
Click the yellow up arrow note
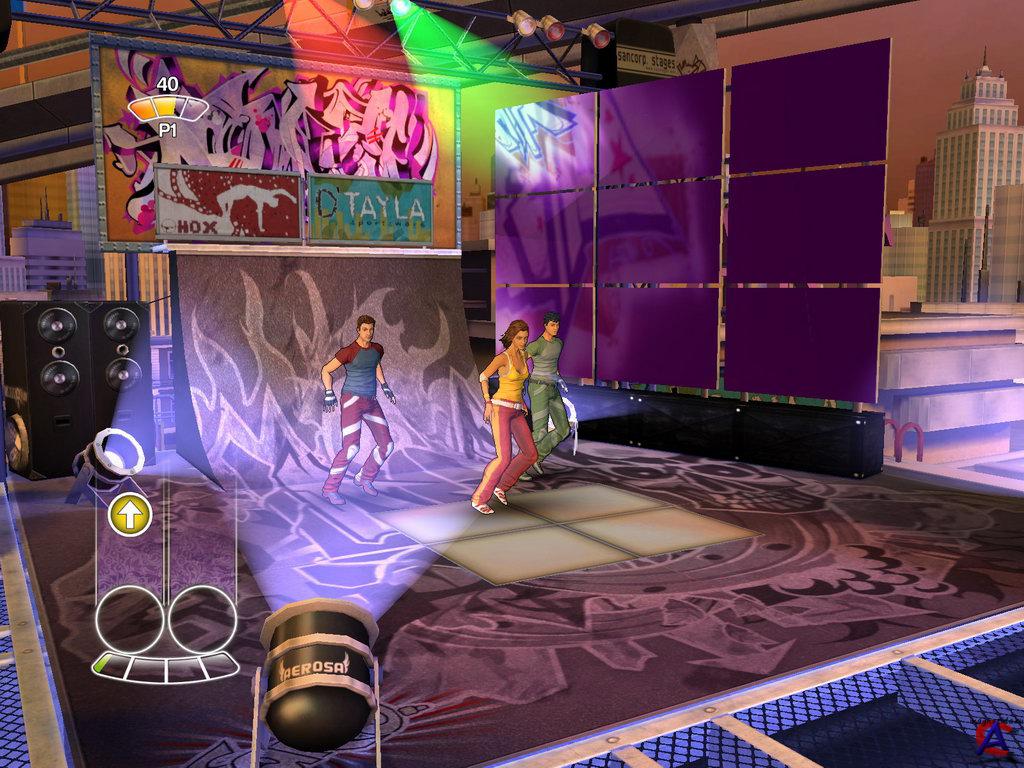click(x=131, y=515)
